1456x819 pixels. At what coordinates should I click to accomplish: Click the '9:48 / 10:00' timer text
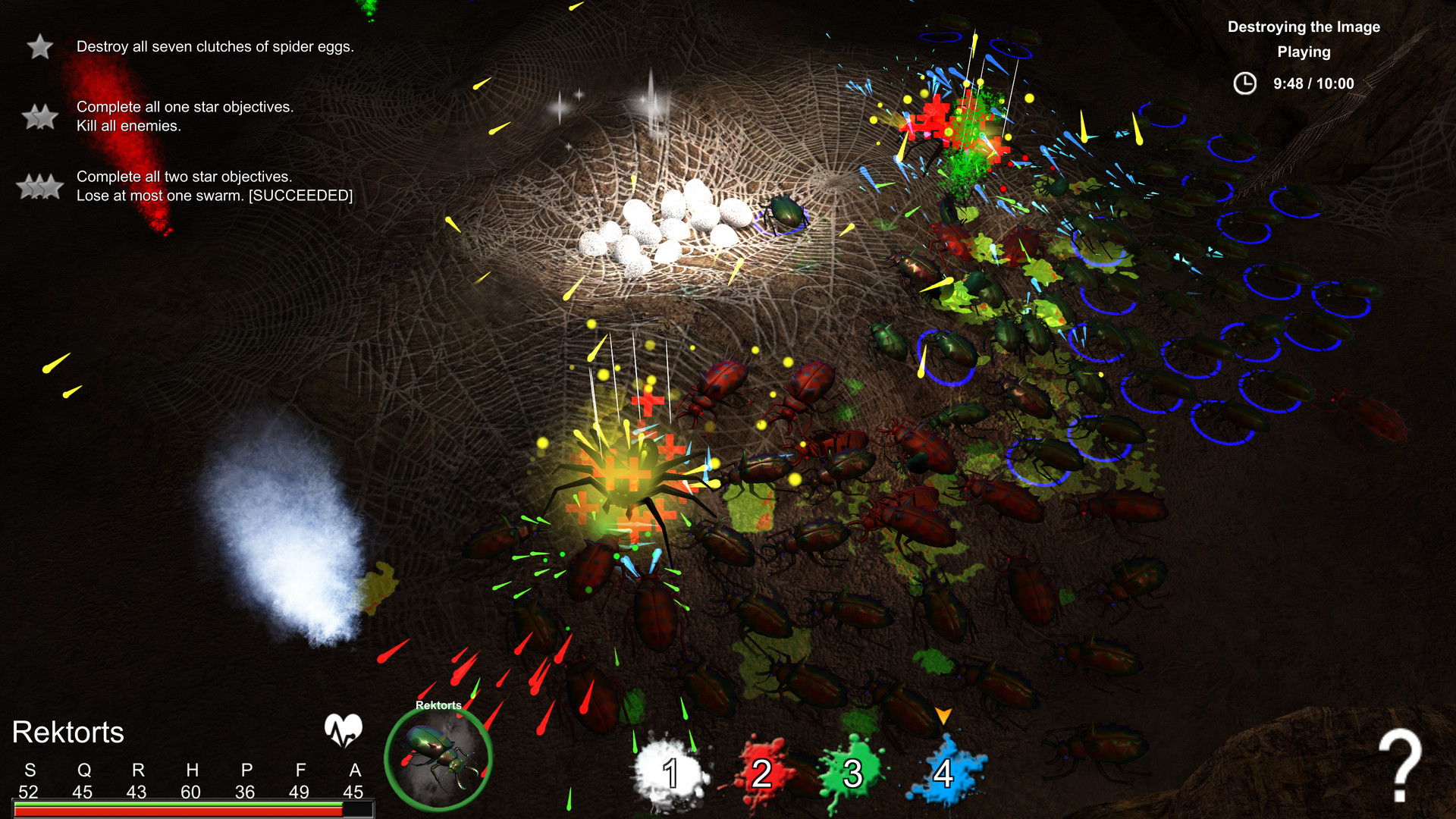pyautogui.click(x=1313, y=84)
